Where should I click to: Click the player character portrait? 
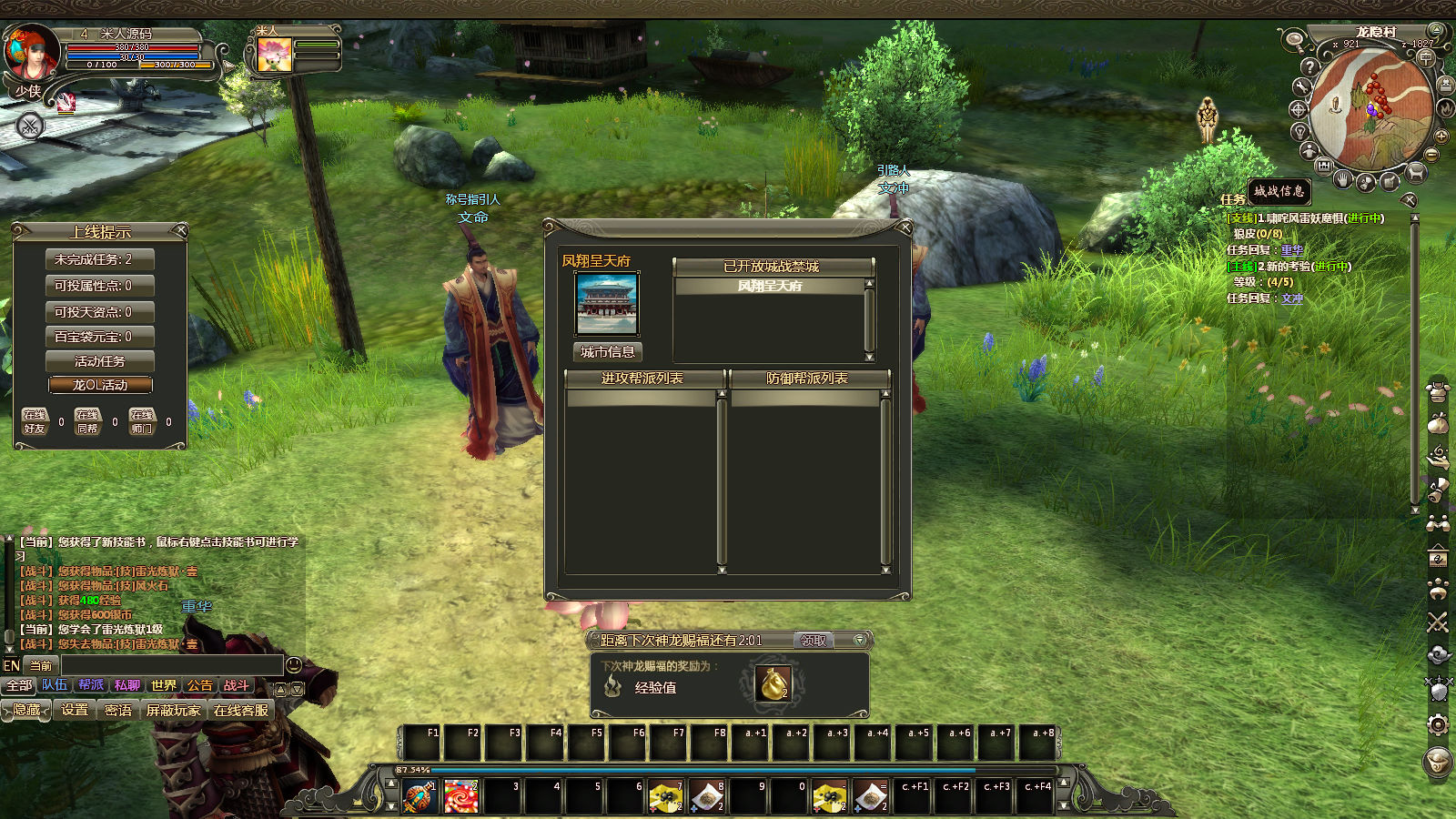(x=32, y=53)
